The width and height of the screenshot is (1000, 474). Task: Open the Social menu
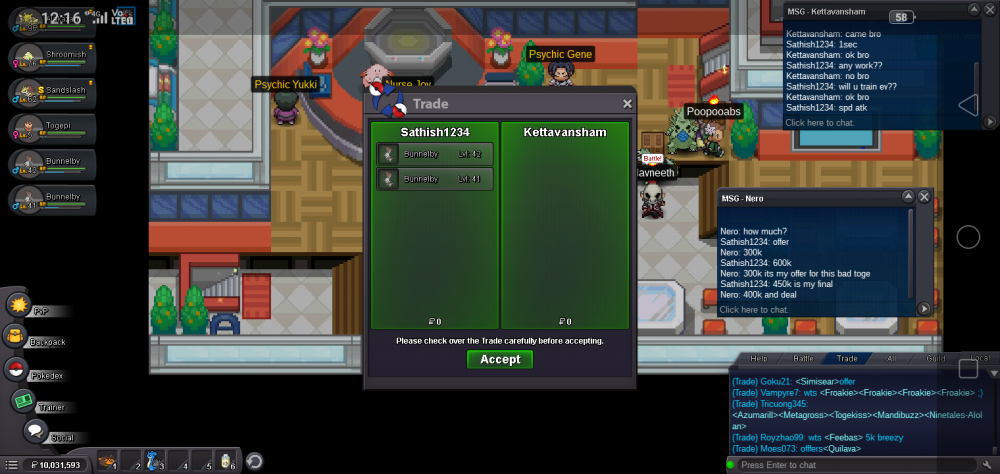35,431
